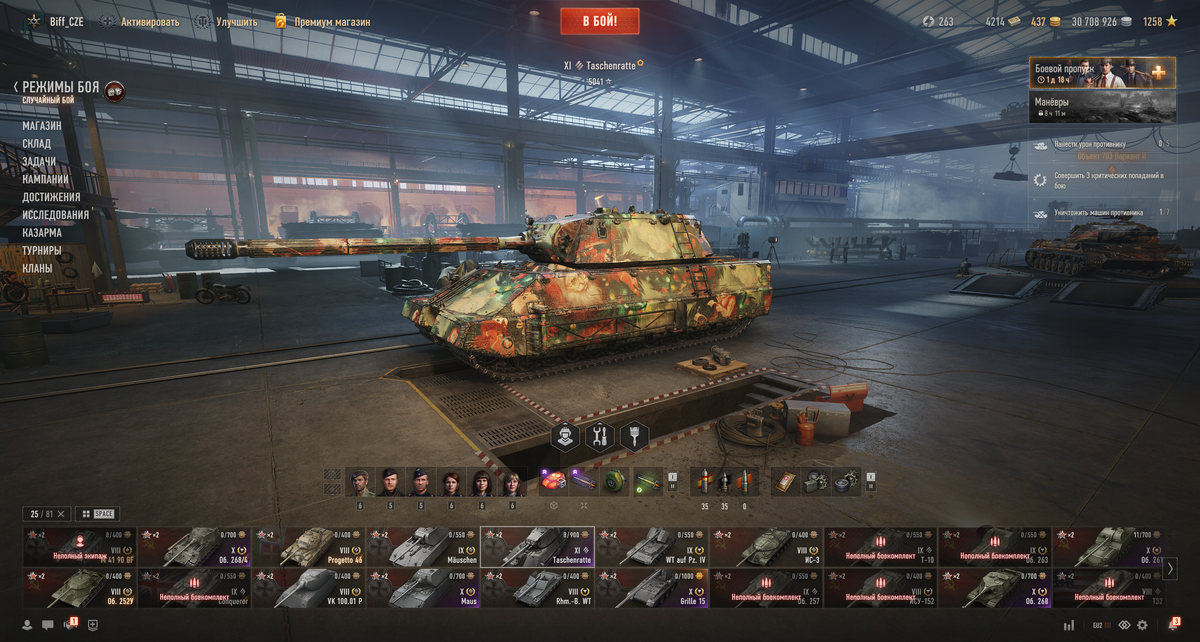Go to СКЛАД in the side menu
1200x642 pixels.
click(37, 144)
